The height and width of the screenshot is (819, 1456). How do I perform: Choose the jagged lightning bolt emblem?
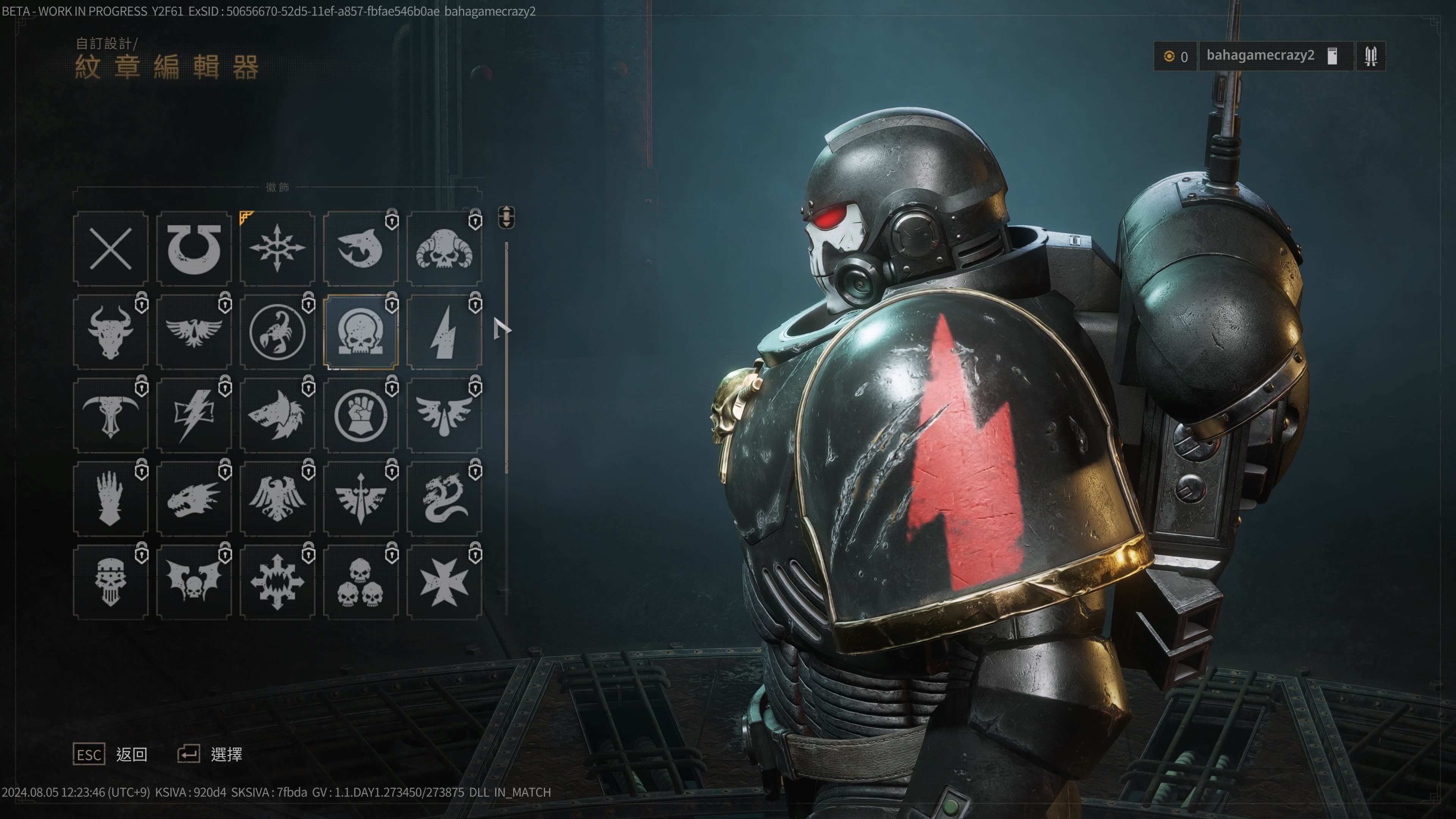[x=444, y=332]
